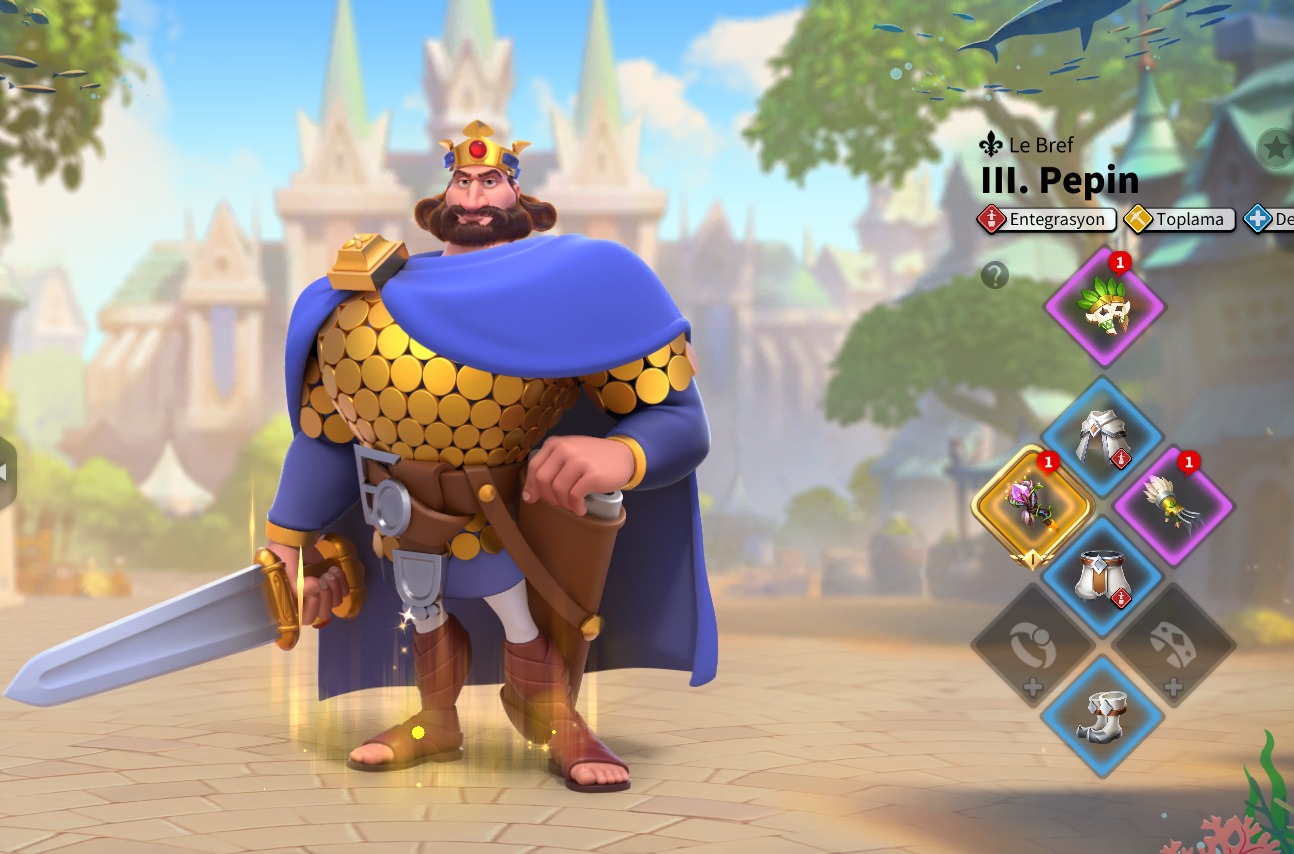
Task: Select the feathered gloves slot
Action: click(1173, 506)
